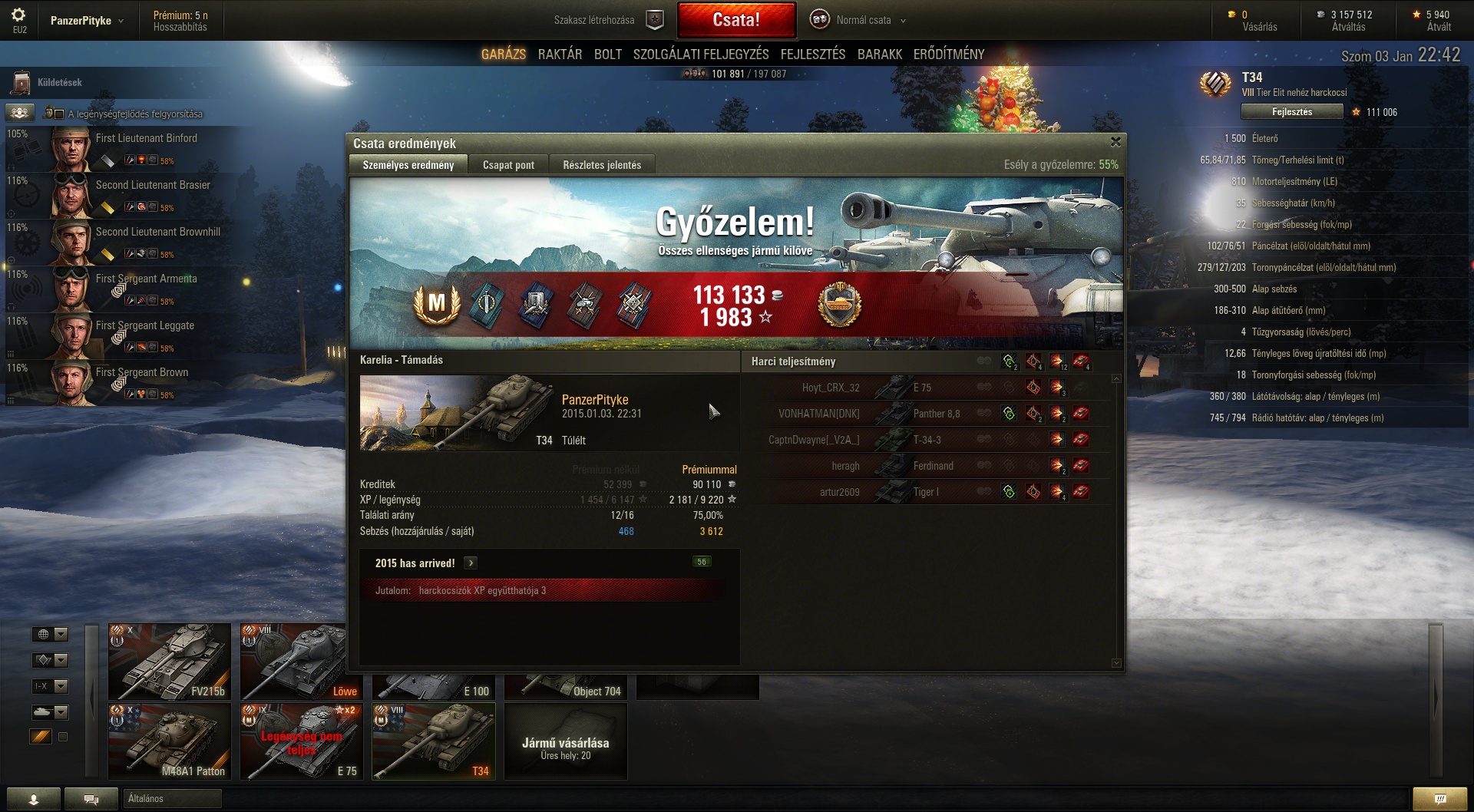This screenshot has height=812, width=1474.
Task: Expand the 2015 has arrived! mission arrow
Action: 471,563
